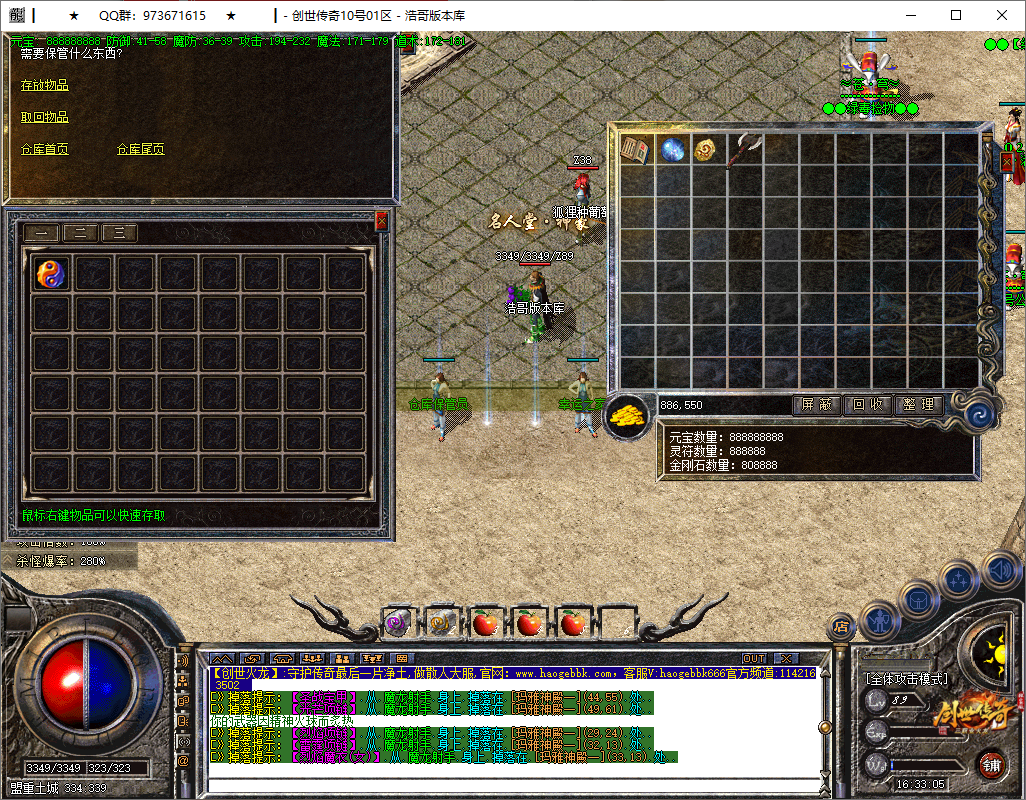Maximize the game window
The width and height of the screenshot is (1026, 800).
pyautogui.click(x=956, y=15)
